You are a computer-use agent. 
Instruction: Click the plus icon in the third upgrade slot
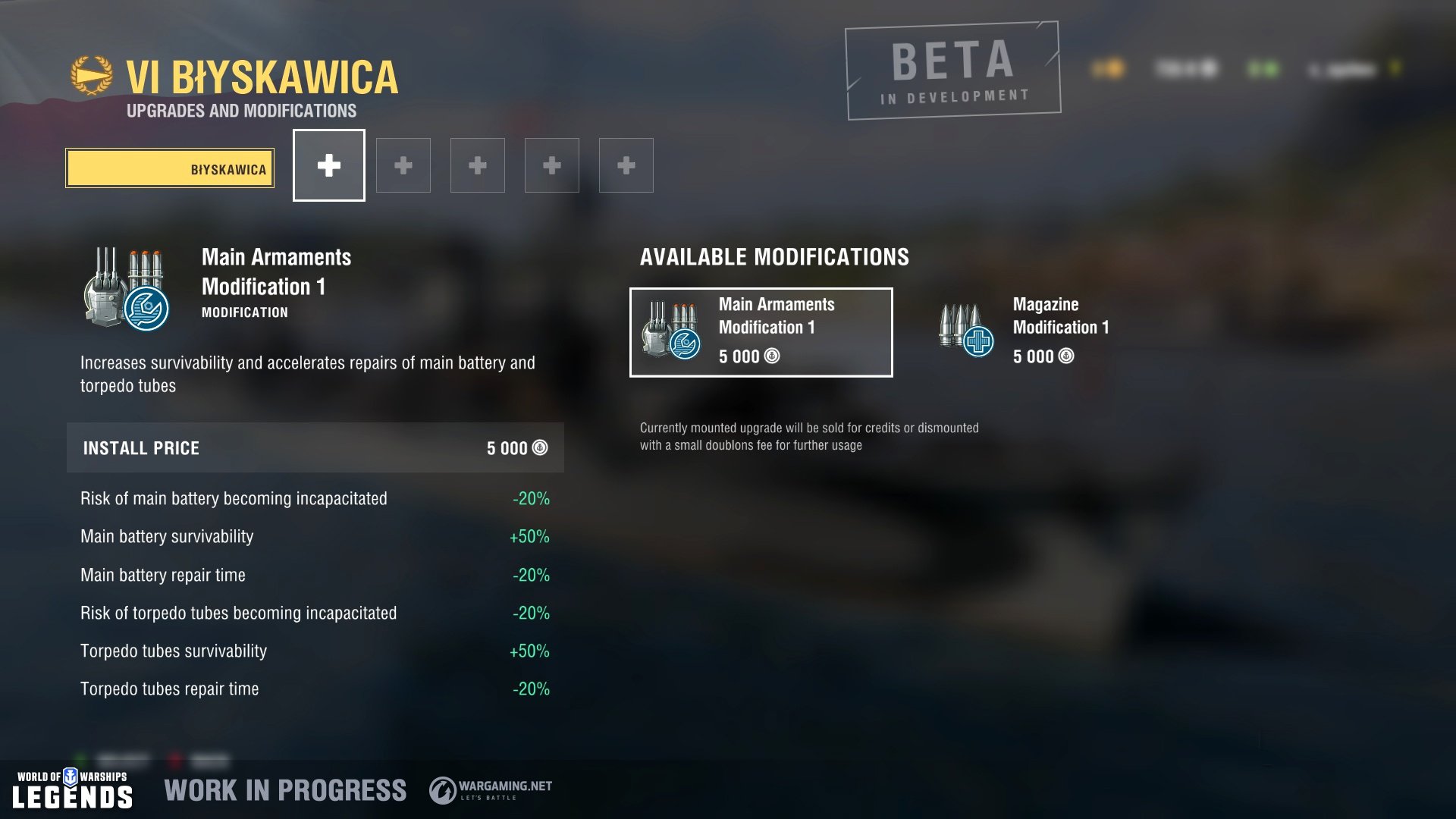point(477,165)
